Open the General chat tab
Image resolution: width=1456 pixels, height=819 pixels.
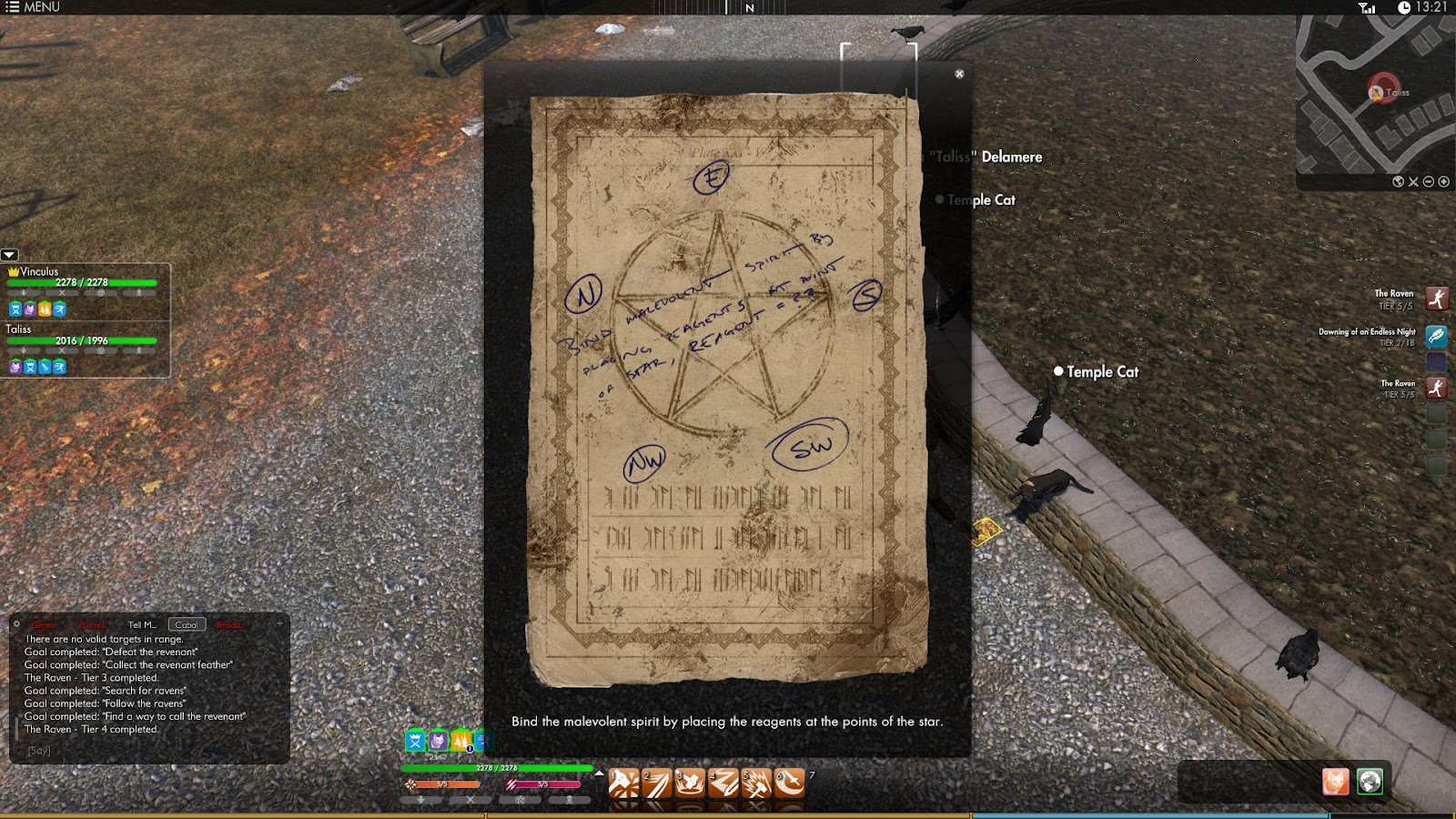click(45, 625)
